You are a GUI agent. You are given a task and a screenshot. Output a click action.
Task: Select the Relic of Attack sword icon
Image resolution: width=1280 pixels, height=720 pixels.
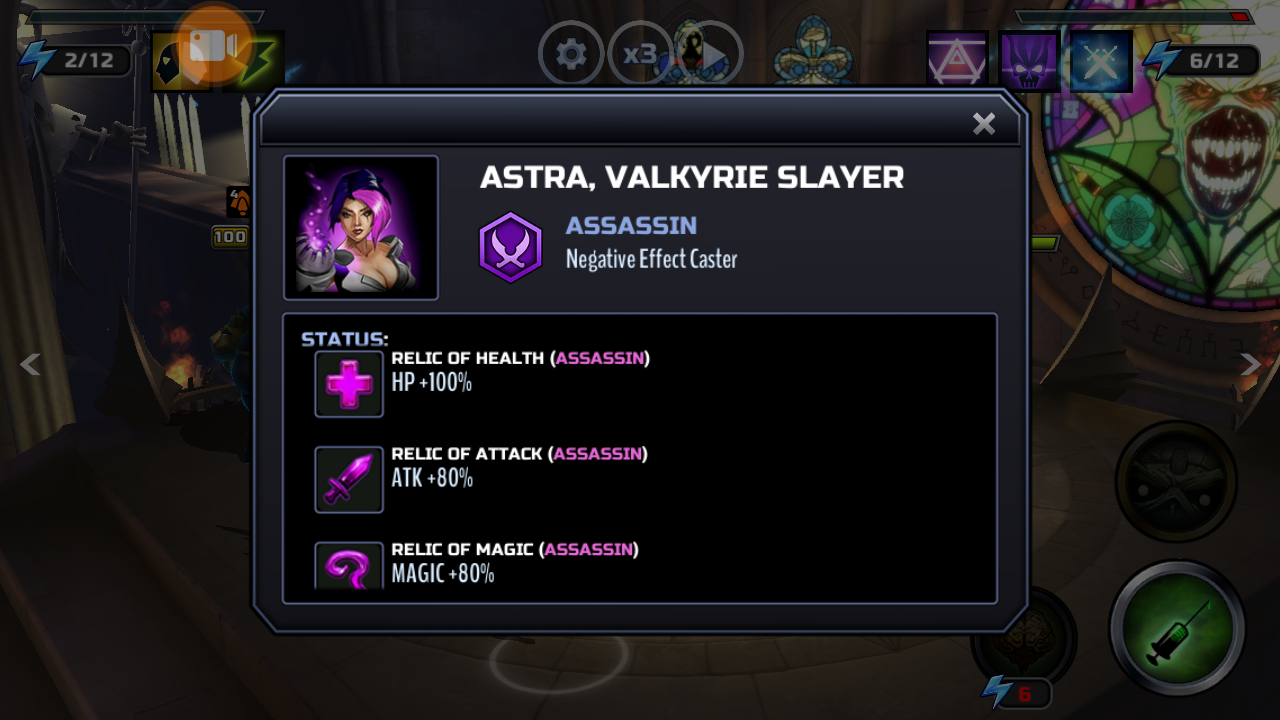349,479
